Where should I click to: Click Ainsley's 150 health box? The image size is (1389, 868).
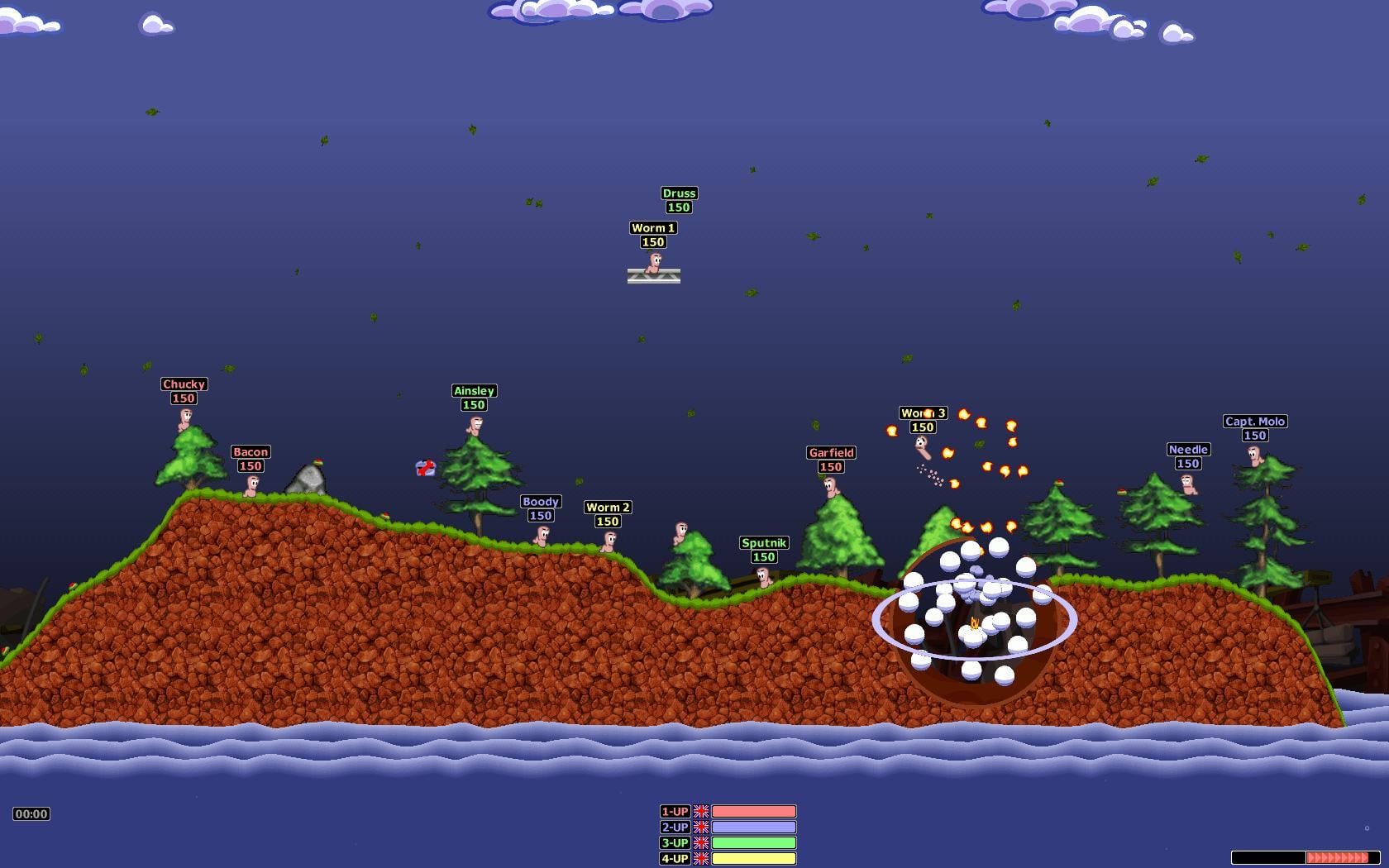[x=475, y=405]
